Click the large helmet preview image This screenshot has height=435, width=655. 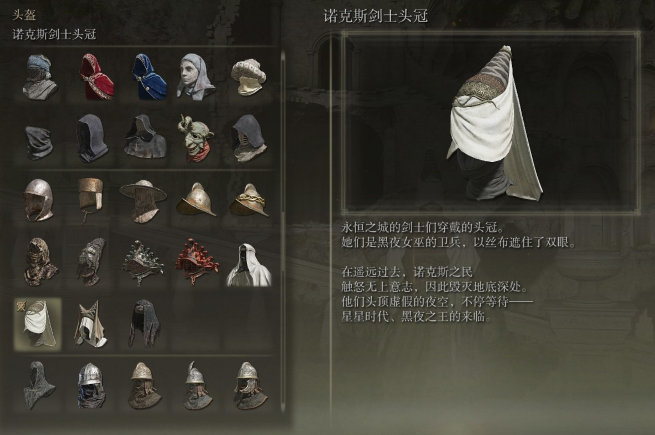[x=490, y=125]
